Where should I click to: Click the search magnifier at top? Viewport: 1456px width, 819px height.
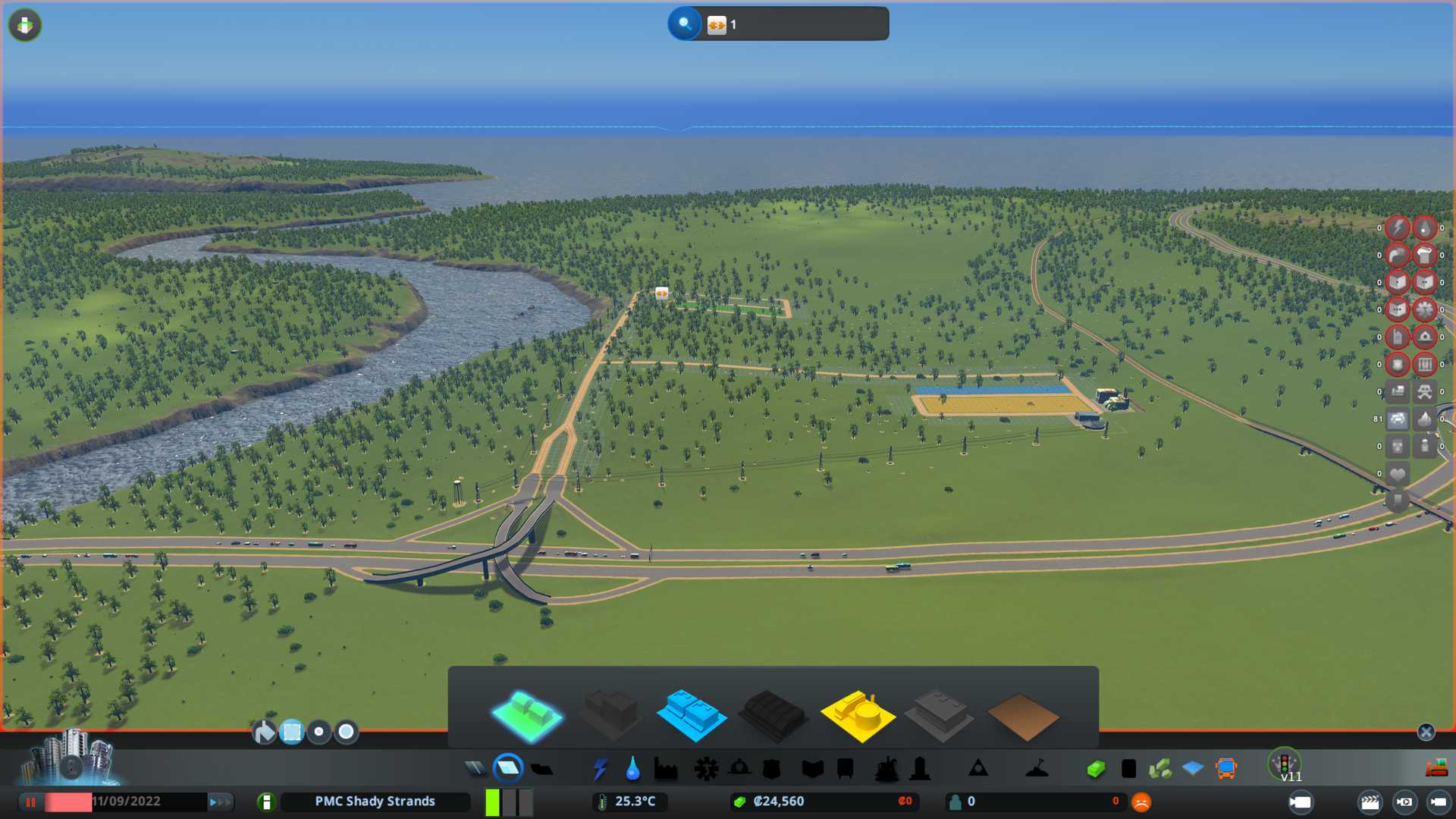point(684,24)
